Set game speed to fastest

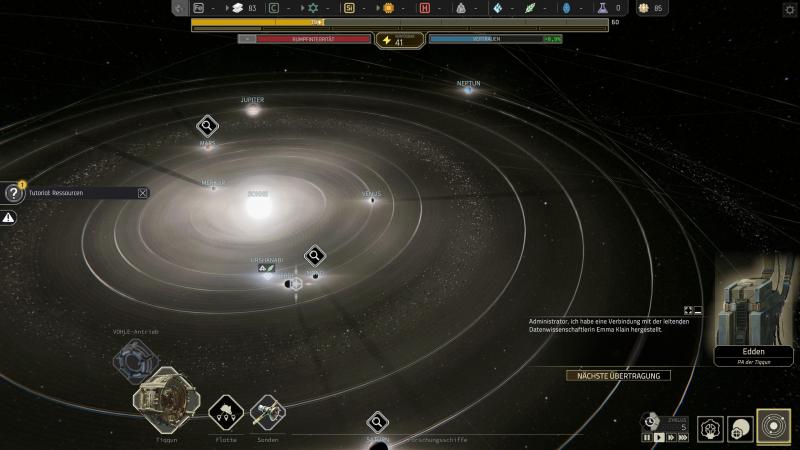pos(683,438)
